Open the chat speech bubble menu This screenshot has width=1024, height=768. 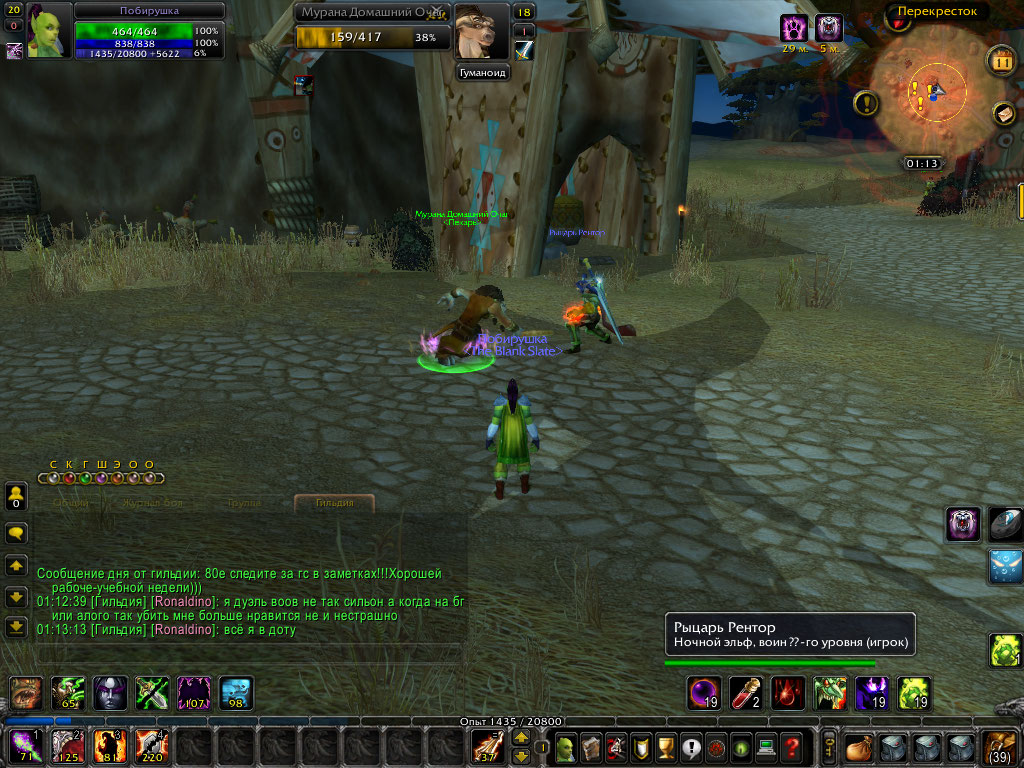coord(16,533)
